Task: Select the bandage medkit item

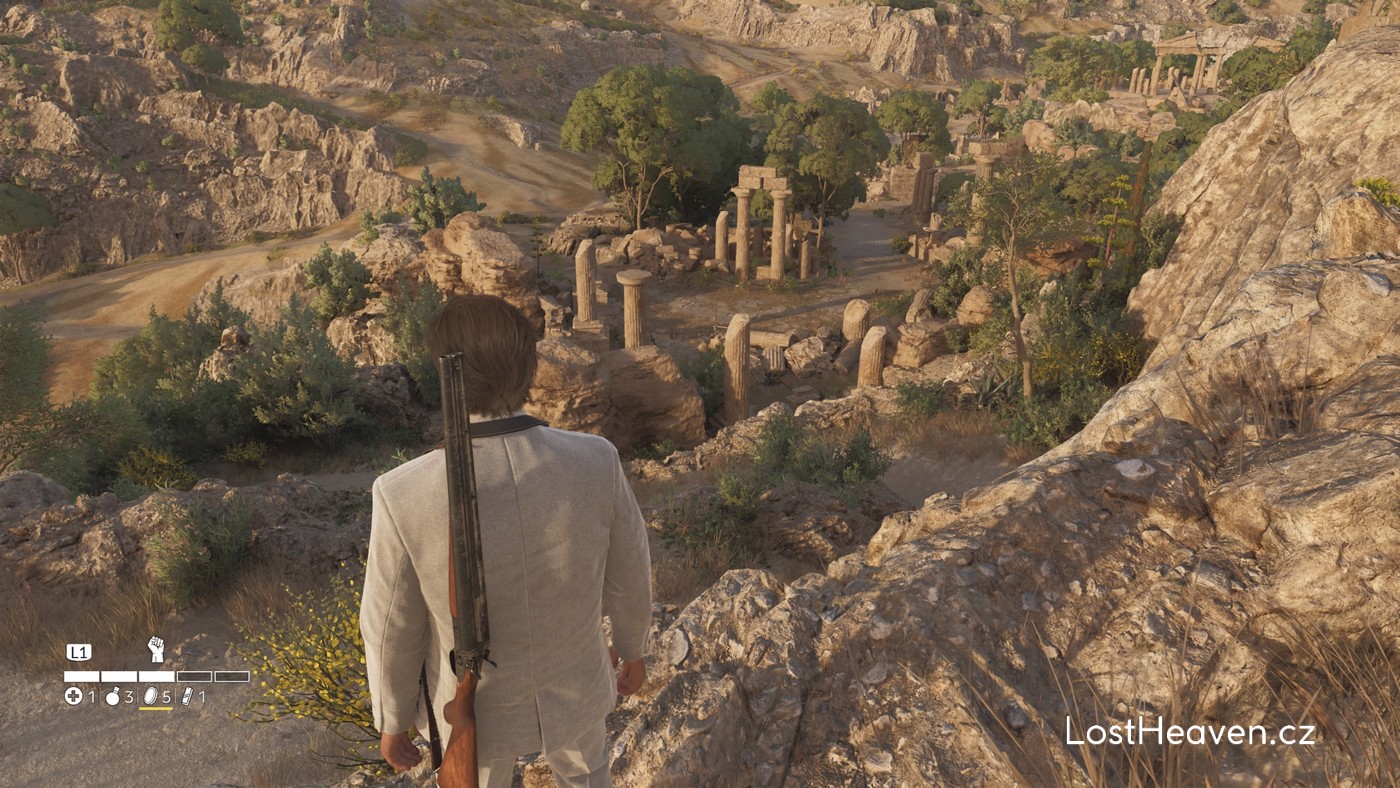Action: point(73,696)
